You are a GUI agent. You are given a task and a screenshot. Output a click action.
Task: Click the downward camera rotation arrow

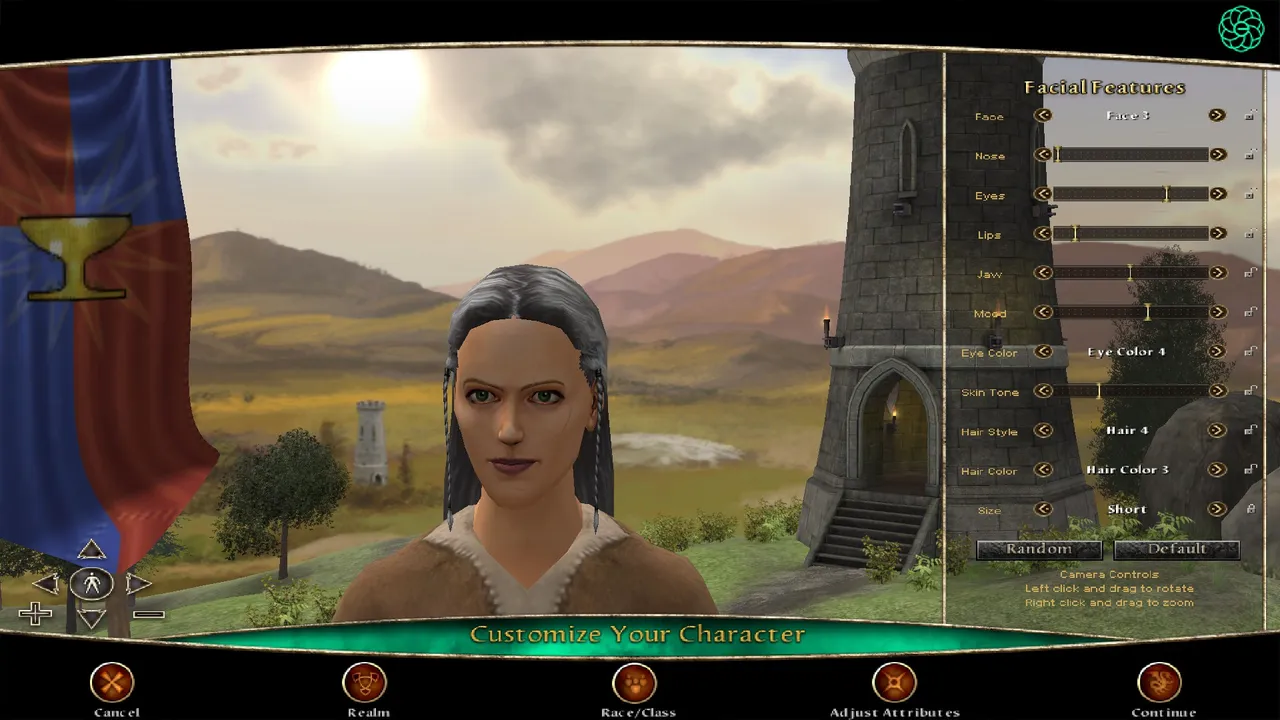(92, 617)
